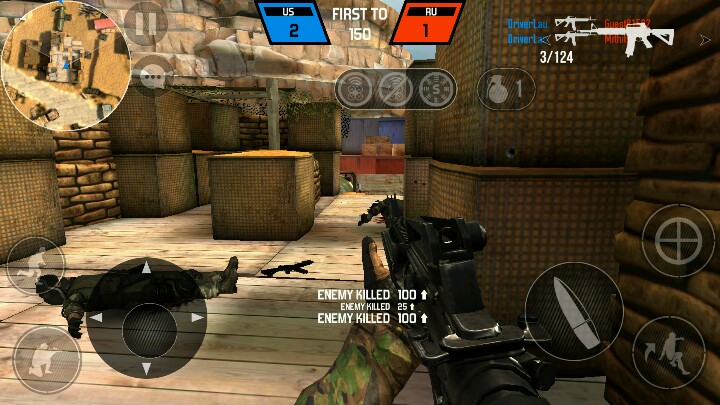Viewport: 720px width, 405px height.
Task: Throw a grenade
Action: 501,90
